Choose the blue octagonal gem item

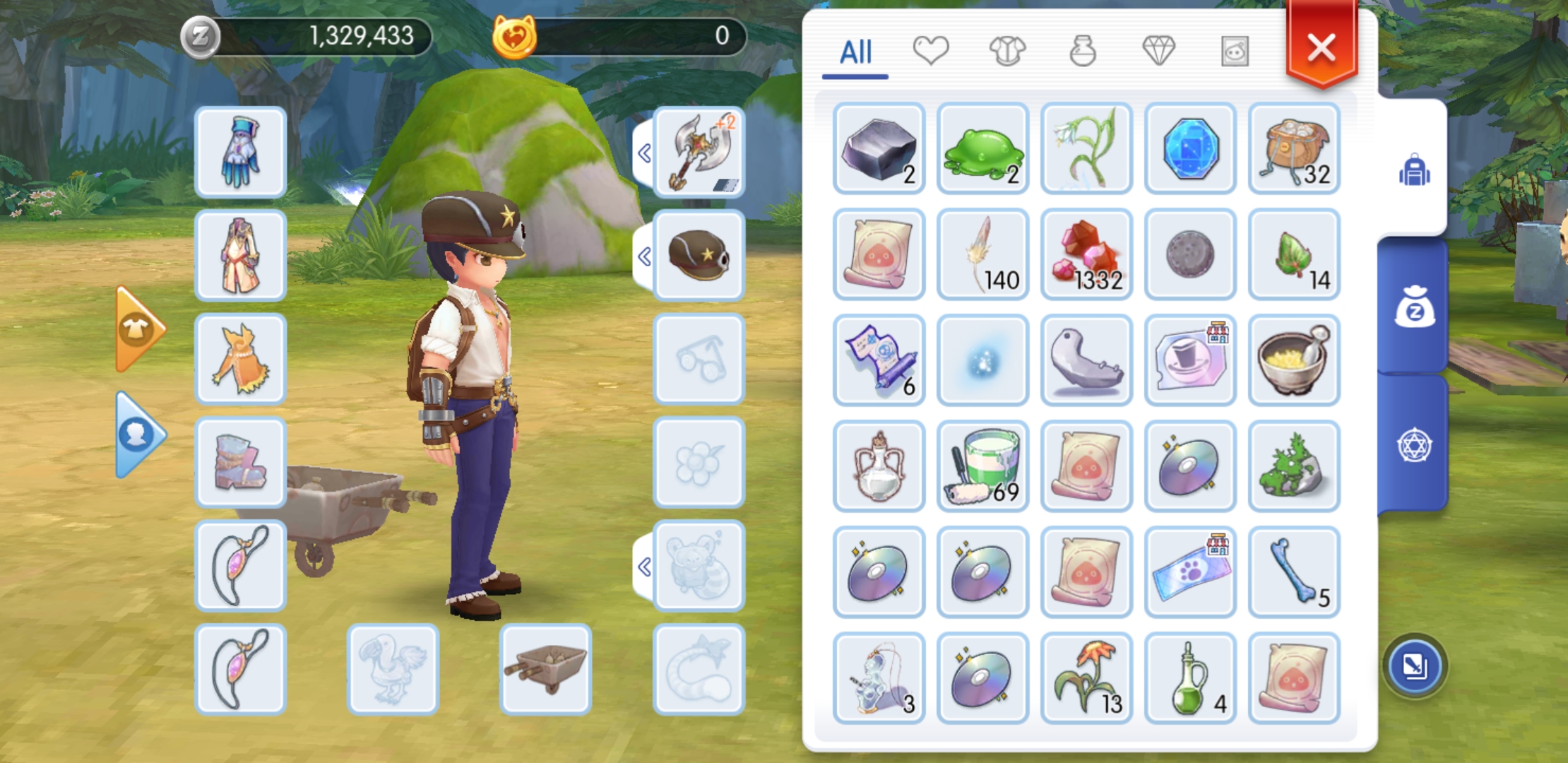[1190, 148]
